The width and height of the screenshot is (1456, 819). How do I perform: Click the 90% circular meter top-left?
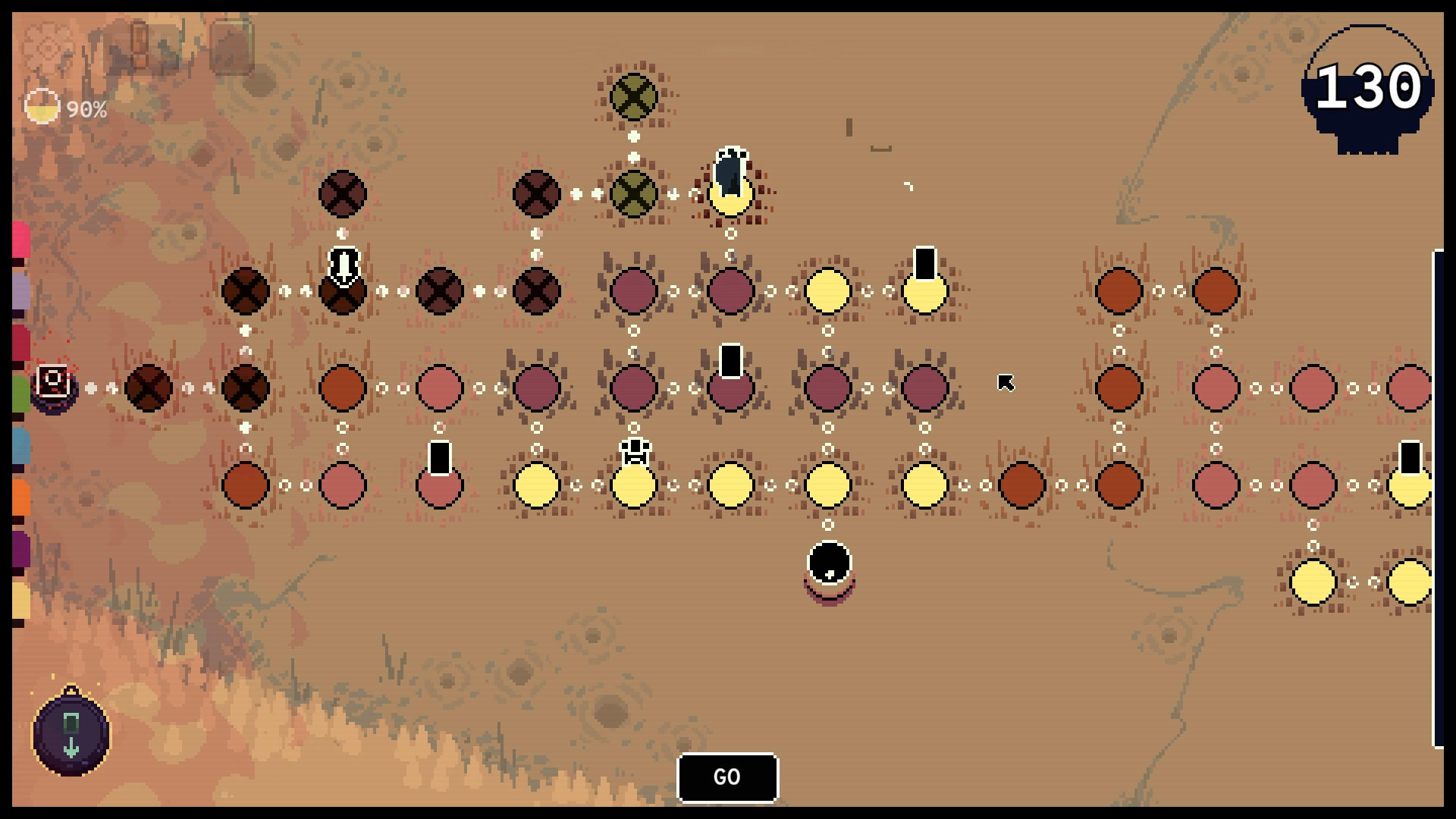point(43,108)
